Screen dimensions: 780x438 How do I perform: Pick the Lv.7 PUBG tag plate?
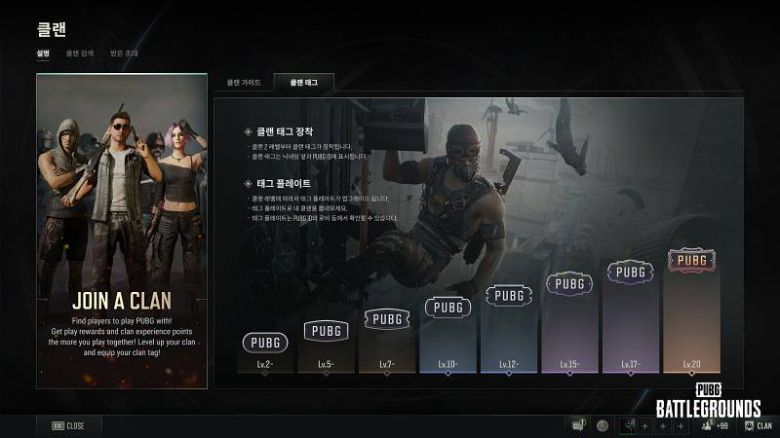(x=387, y=319)
